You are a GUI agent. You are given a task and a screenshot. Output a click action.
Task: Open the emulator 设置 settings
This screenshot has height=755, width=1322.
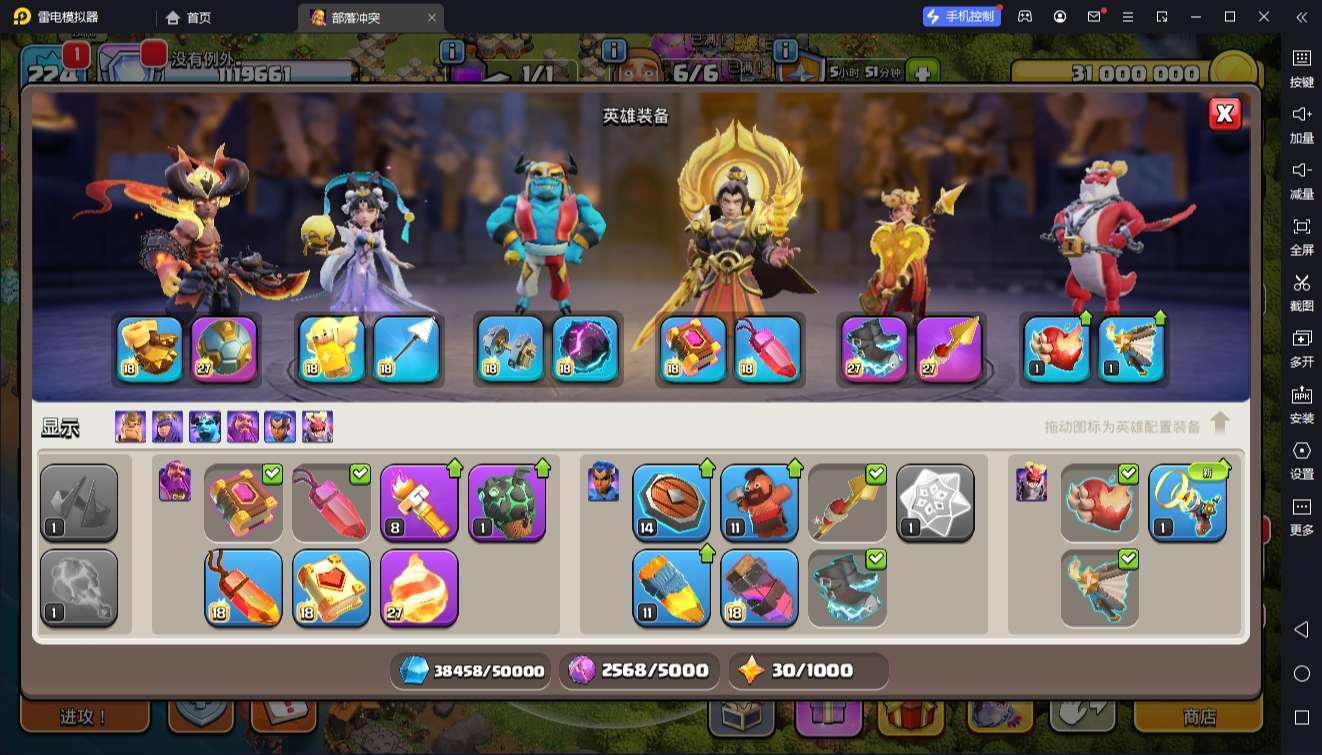(1301, 460)
